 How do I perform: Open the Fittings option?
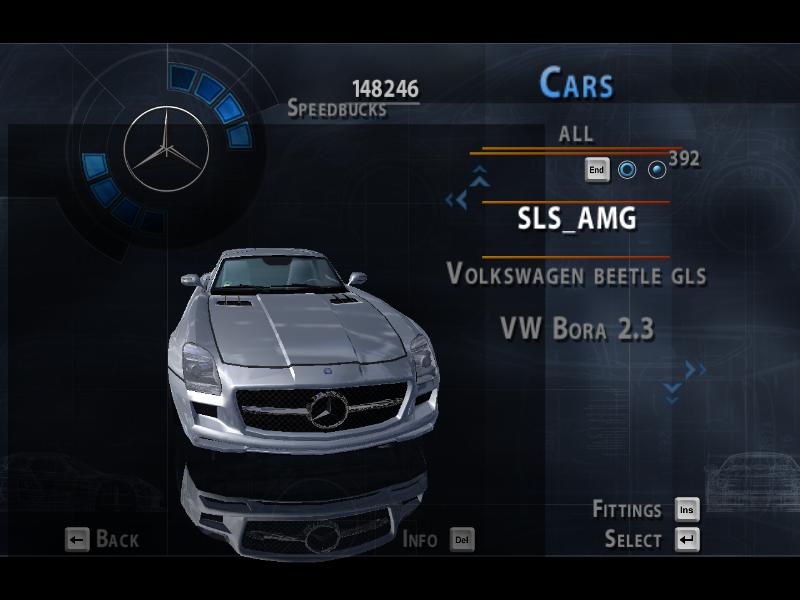[x=645, y=510]
